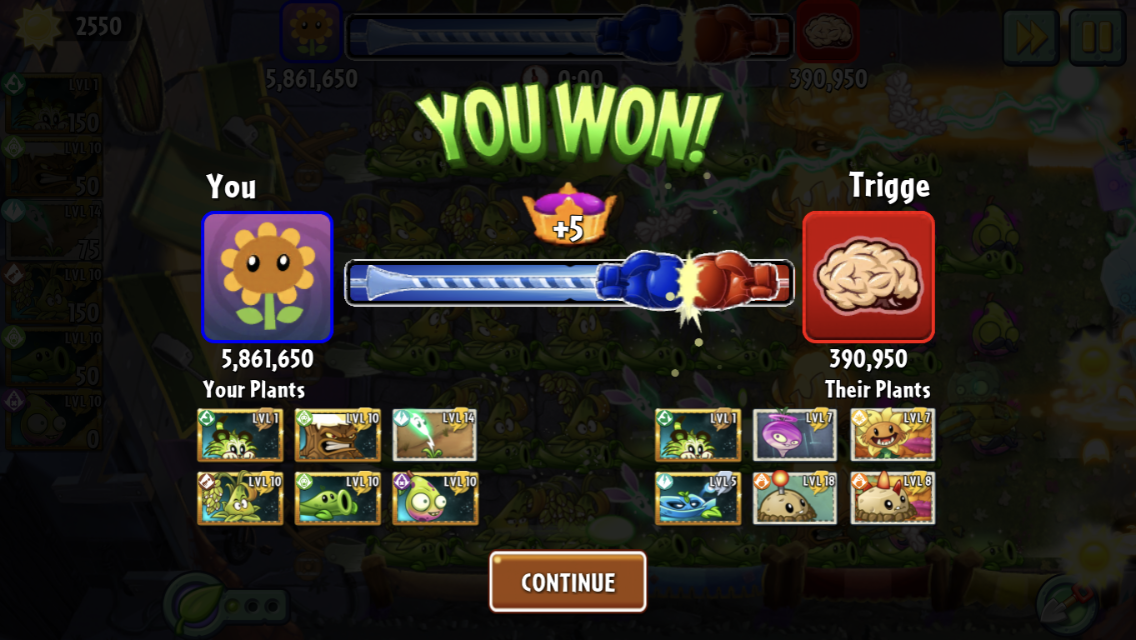
Task: Open your sunflower player avatar
Action: click(267, 277)
